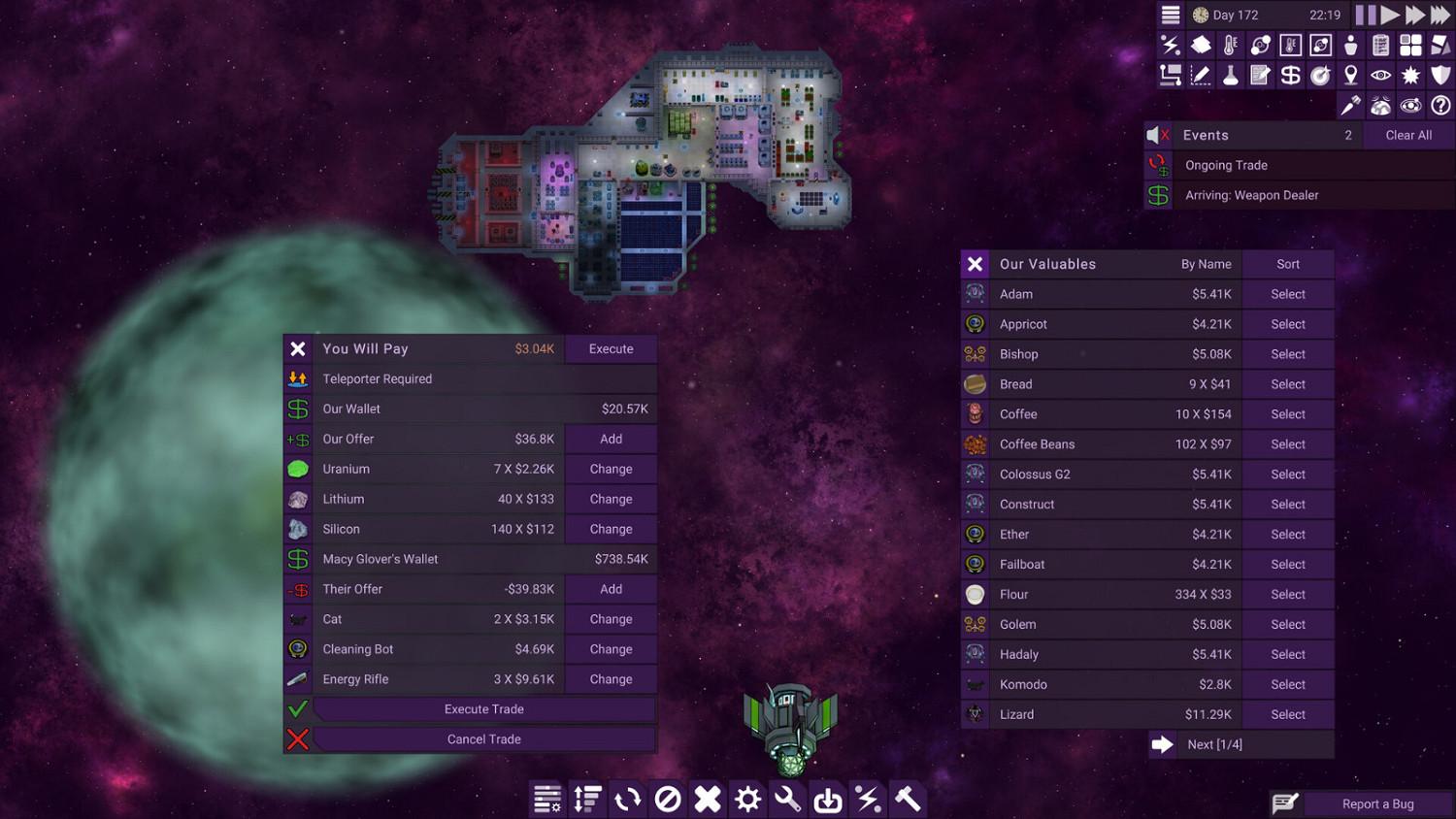Open the crew roster person icon
1456x819 pixels.
coord(1350,45)
